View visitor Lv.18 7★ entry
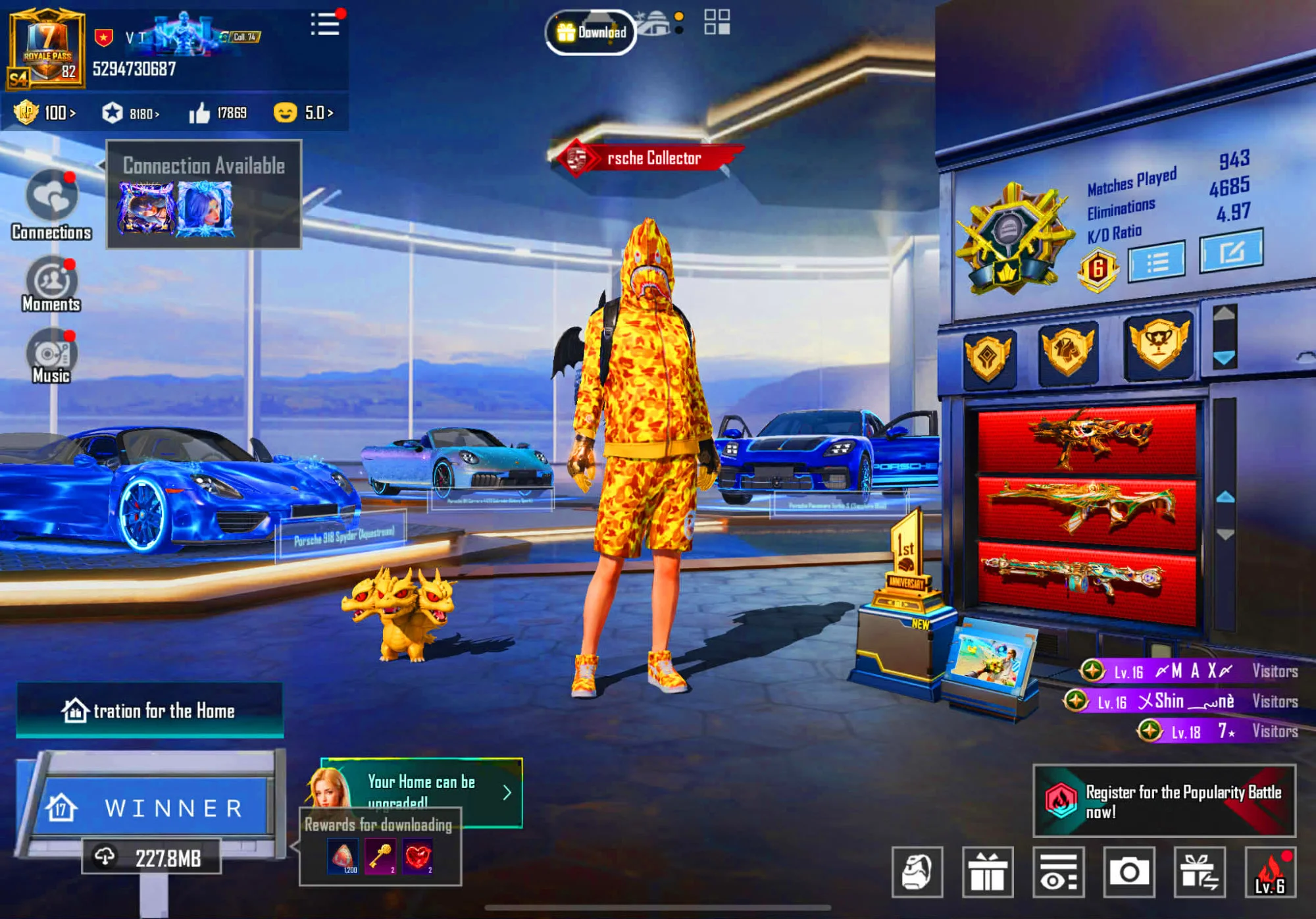 [1217, 731]
